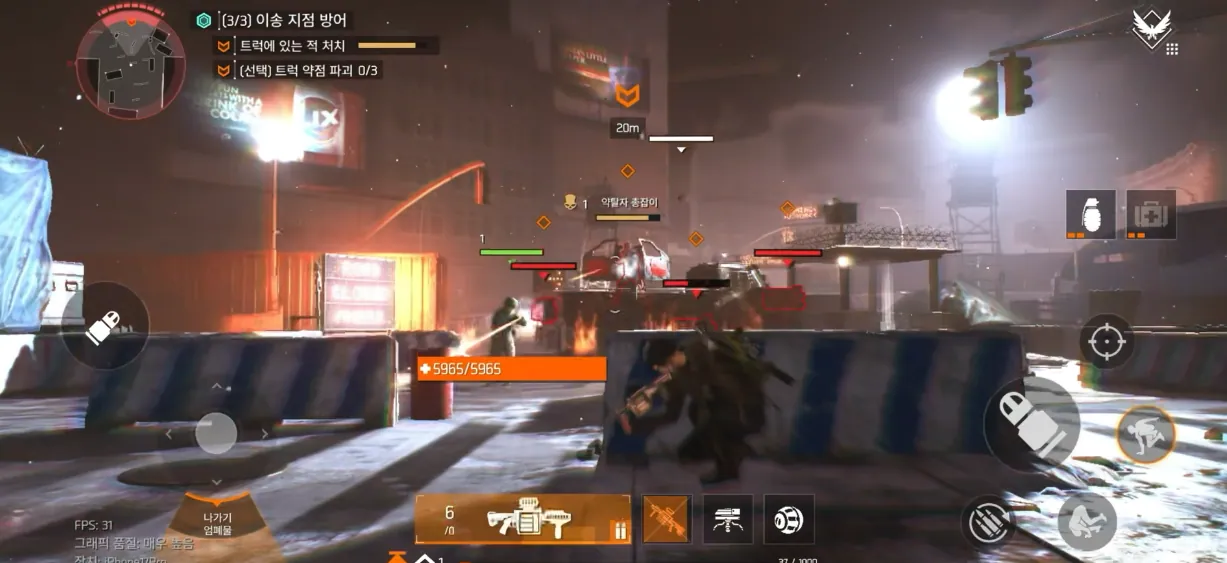Activate the orange-ringed cover roll button
1227x563 pixels.
1145,434
